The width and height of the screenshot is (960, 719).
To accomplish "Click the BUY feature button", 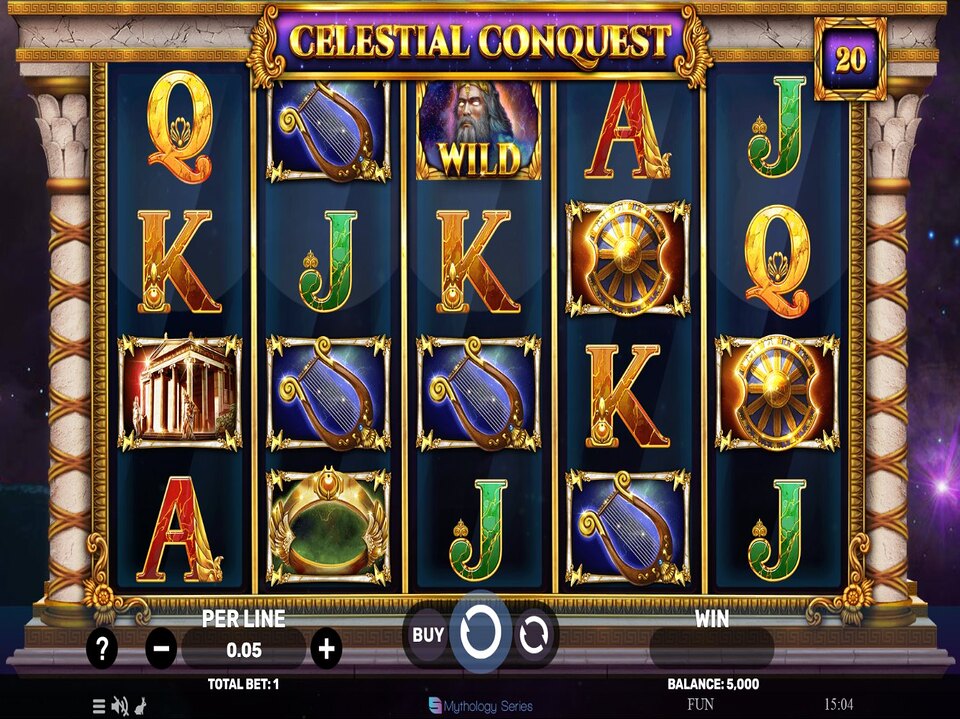I will 428,634.
